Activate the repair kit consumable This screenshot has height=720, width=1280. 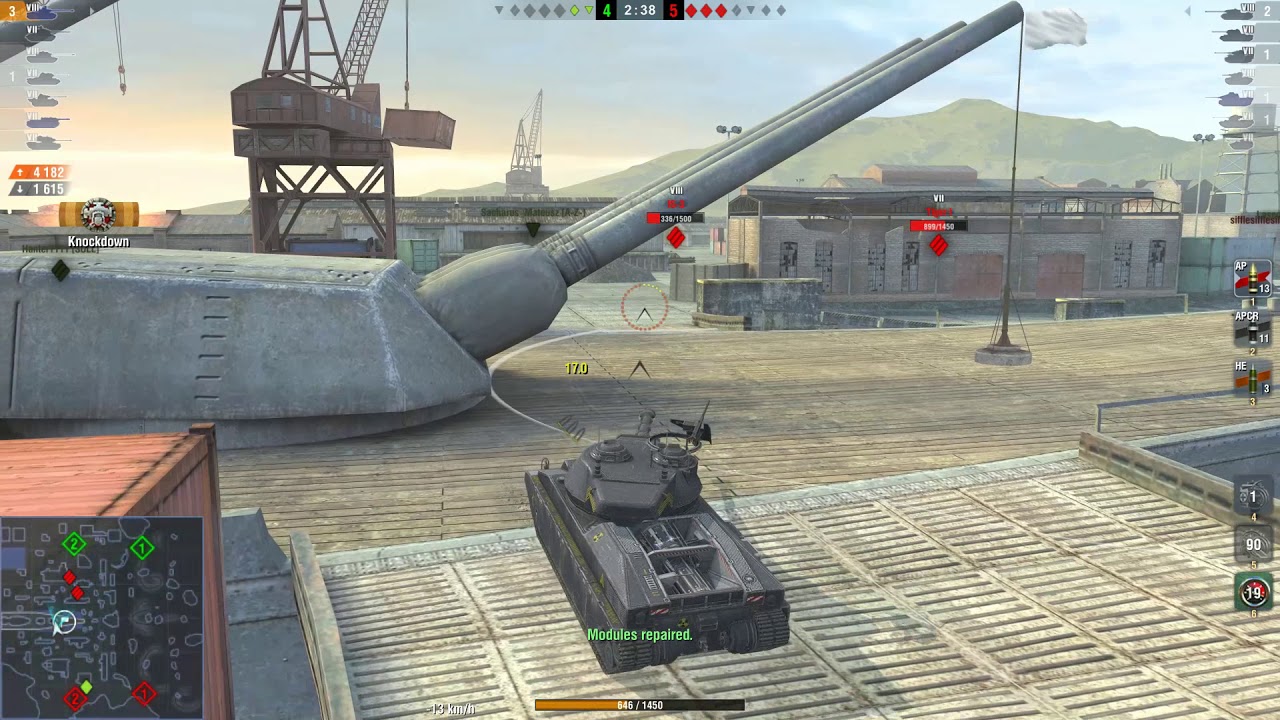coord(1252,495)
